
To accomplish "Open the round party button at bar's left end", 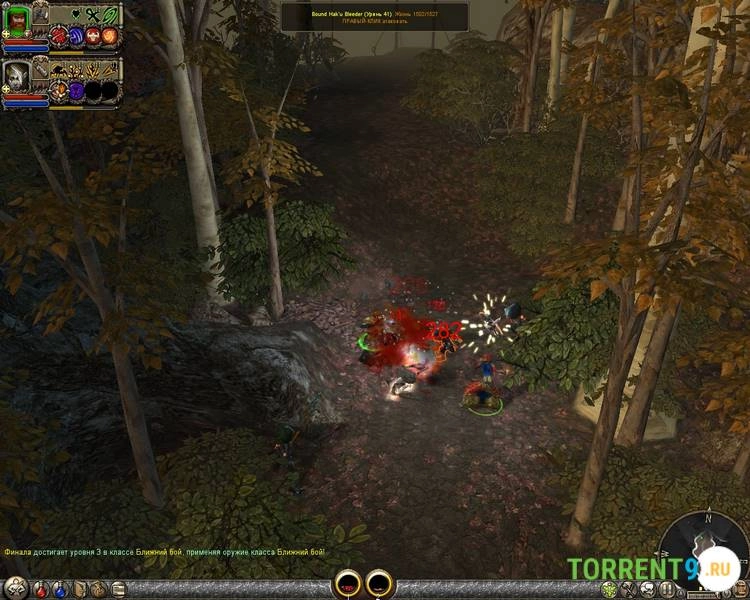I will 15,588.
